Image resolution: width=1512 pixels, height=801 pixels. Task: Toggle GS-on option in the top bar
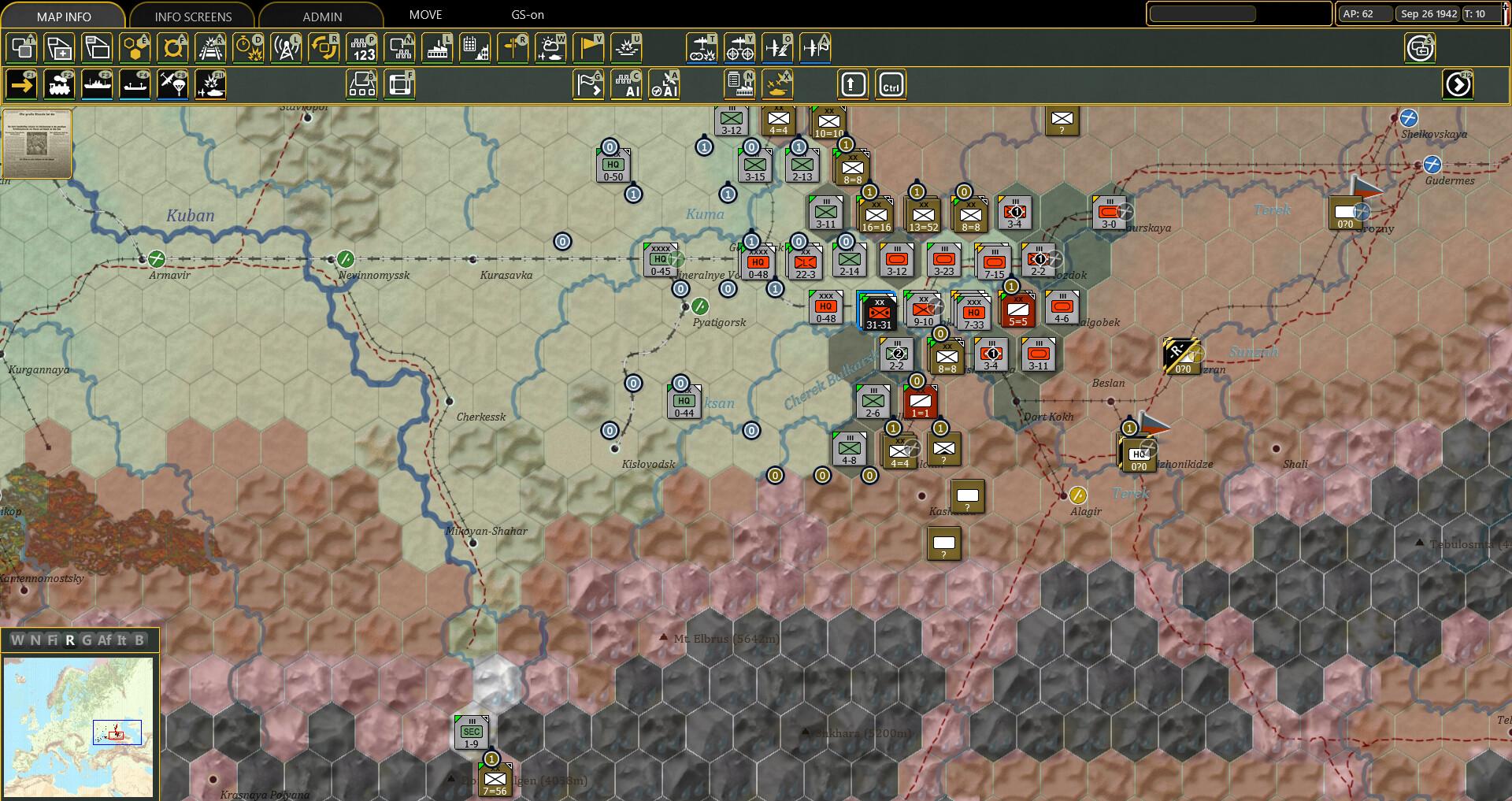coord(525,14)
